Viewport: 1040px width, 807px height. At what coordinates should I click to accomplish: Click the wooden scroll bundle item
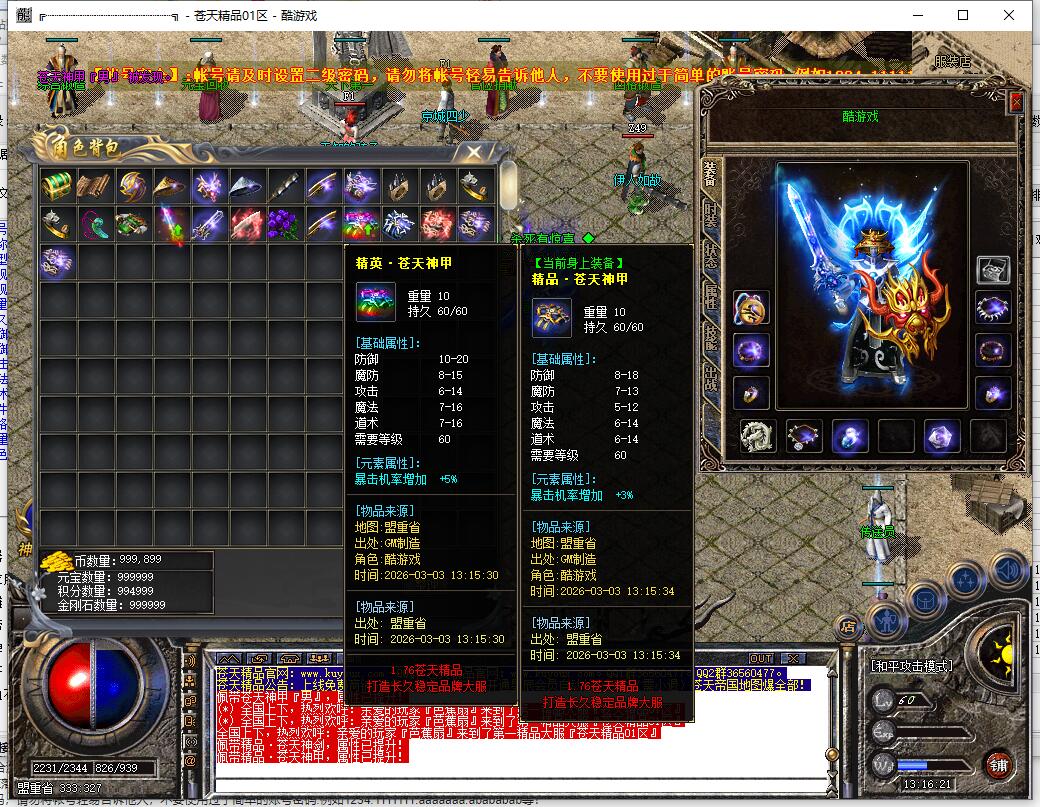coord(95,186)
